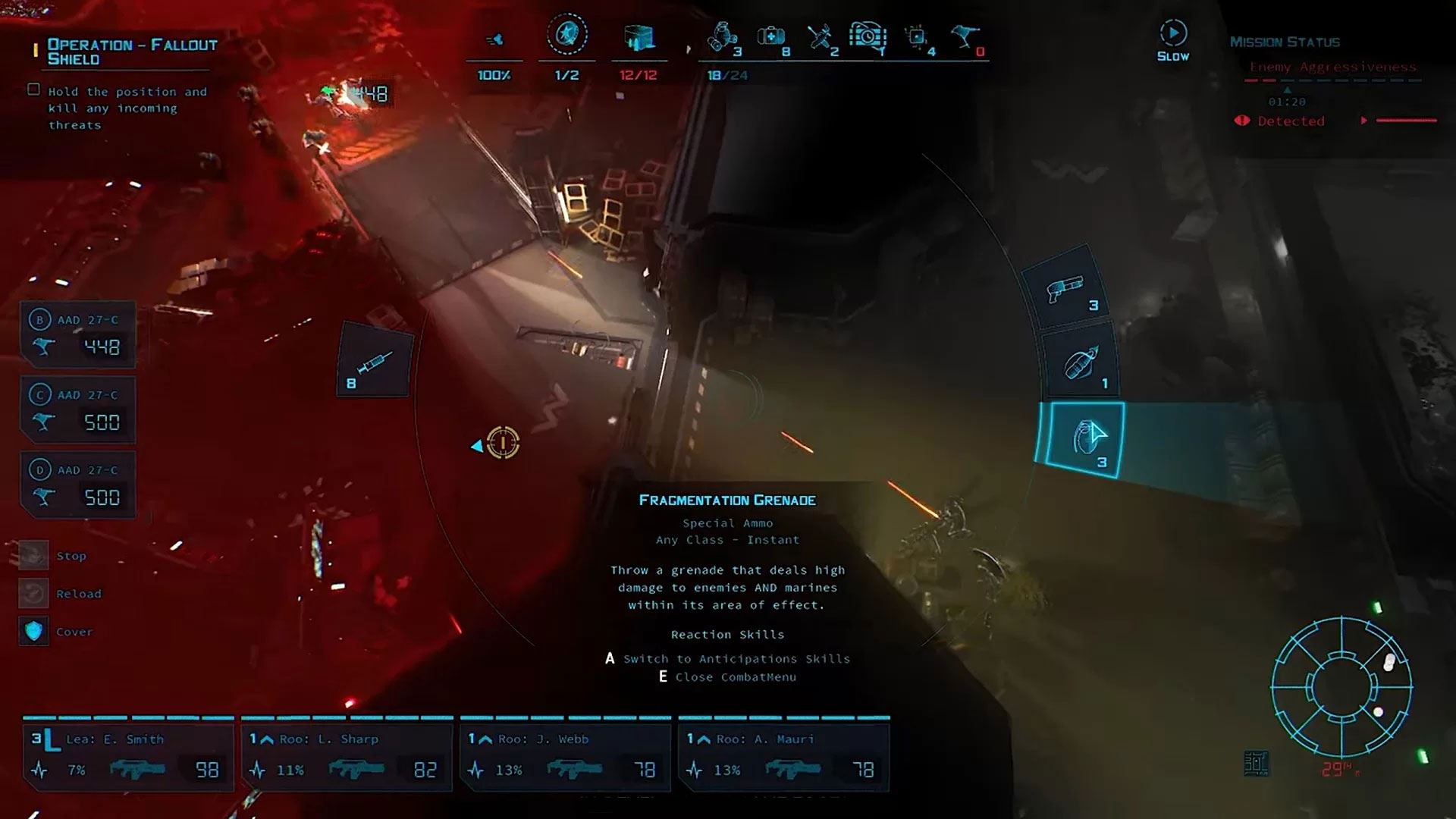Click the tools supply icon

point(820,36)
